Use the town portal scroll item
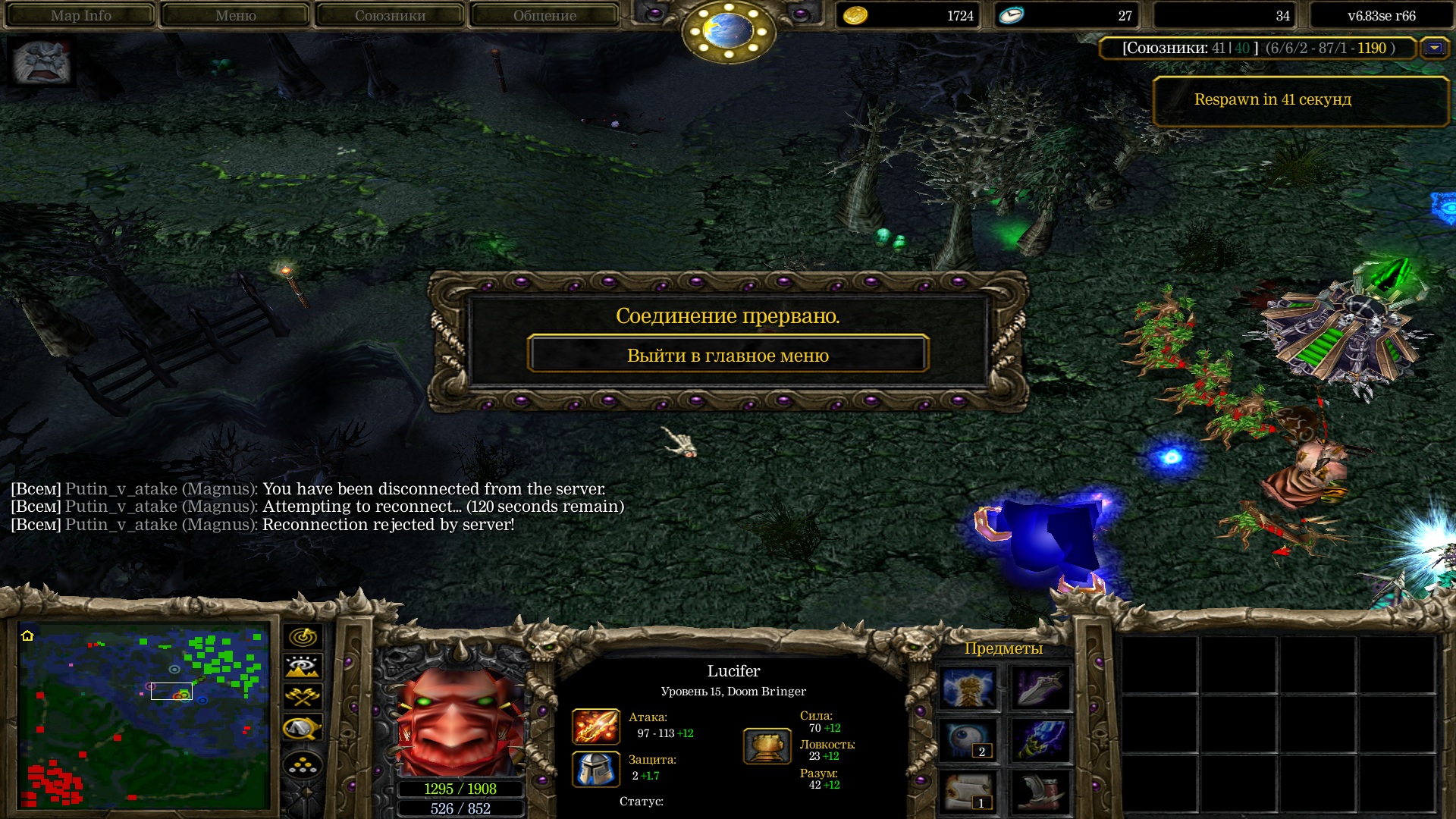This screenshot has height=819, width=1456. pyautogui.click(x=968, y=791)
